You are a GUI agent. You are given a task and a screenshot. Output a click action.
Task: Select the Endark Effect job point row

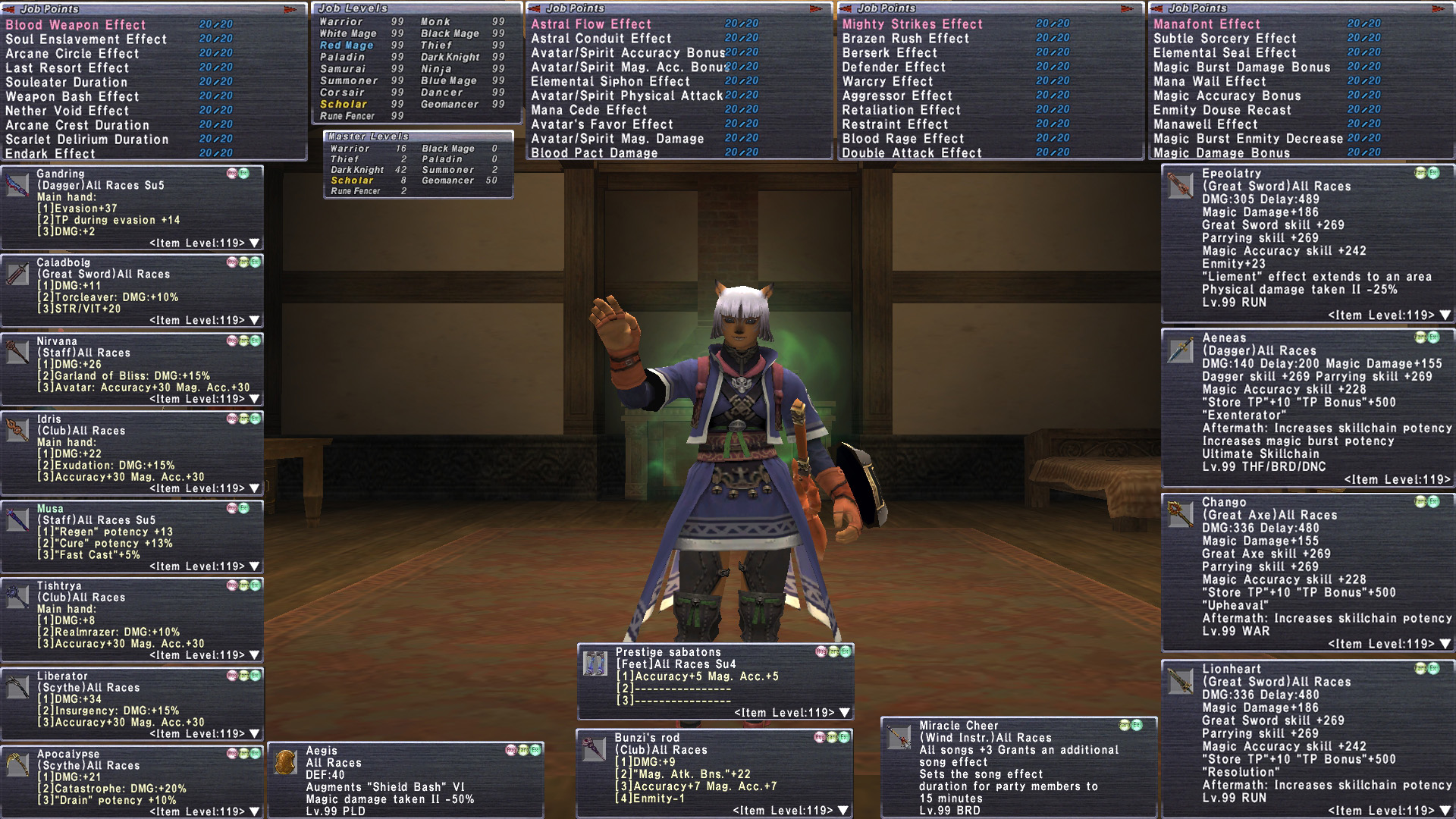click(51, 154)
